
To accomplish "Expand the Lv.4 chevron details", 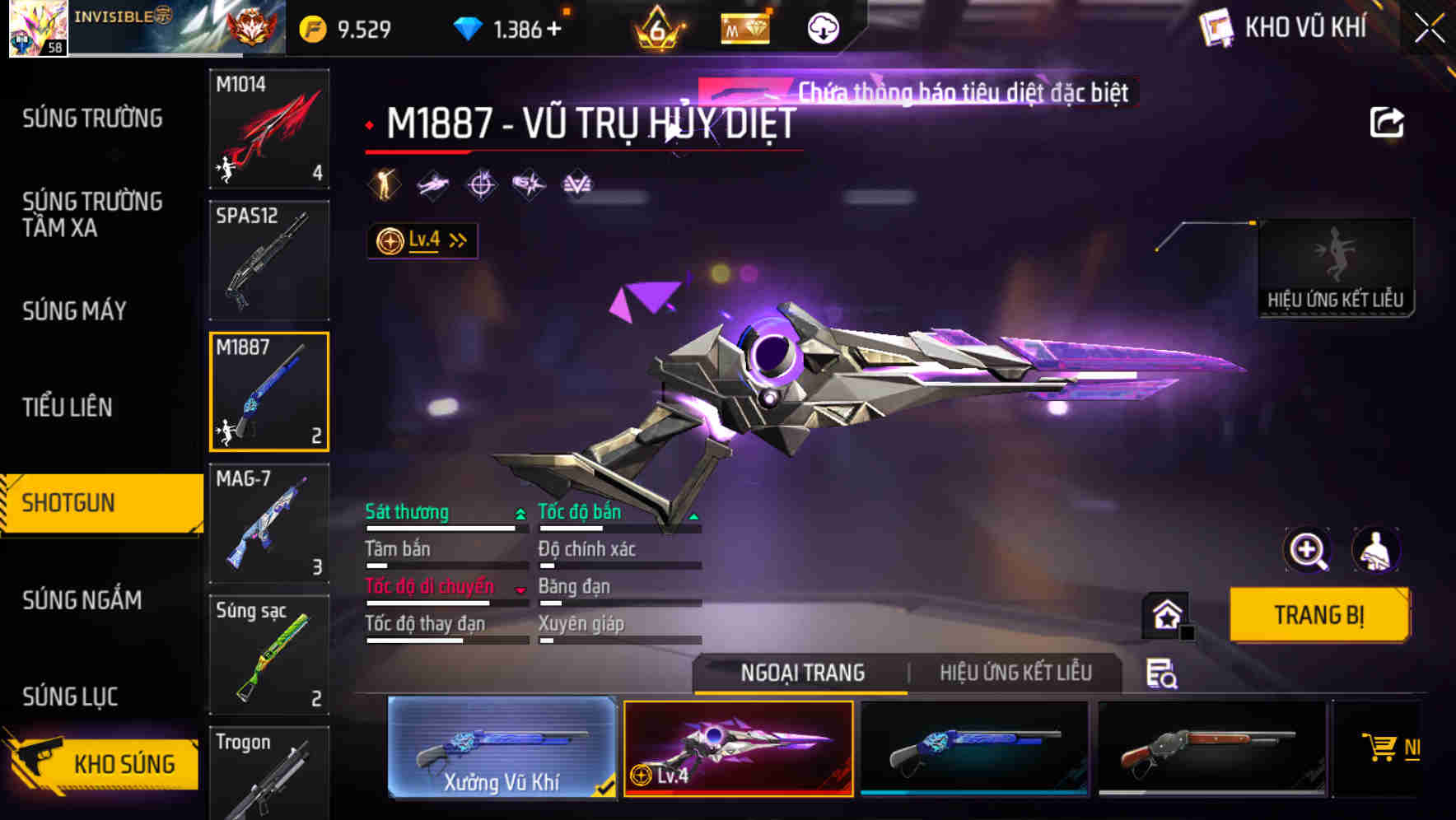I will (x=456, y=239).
